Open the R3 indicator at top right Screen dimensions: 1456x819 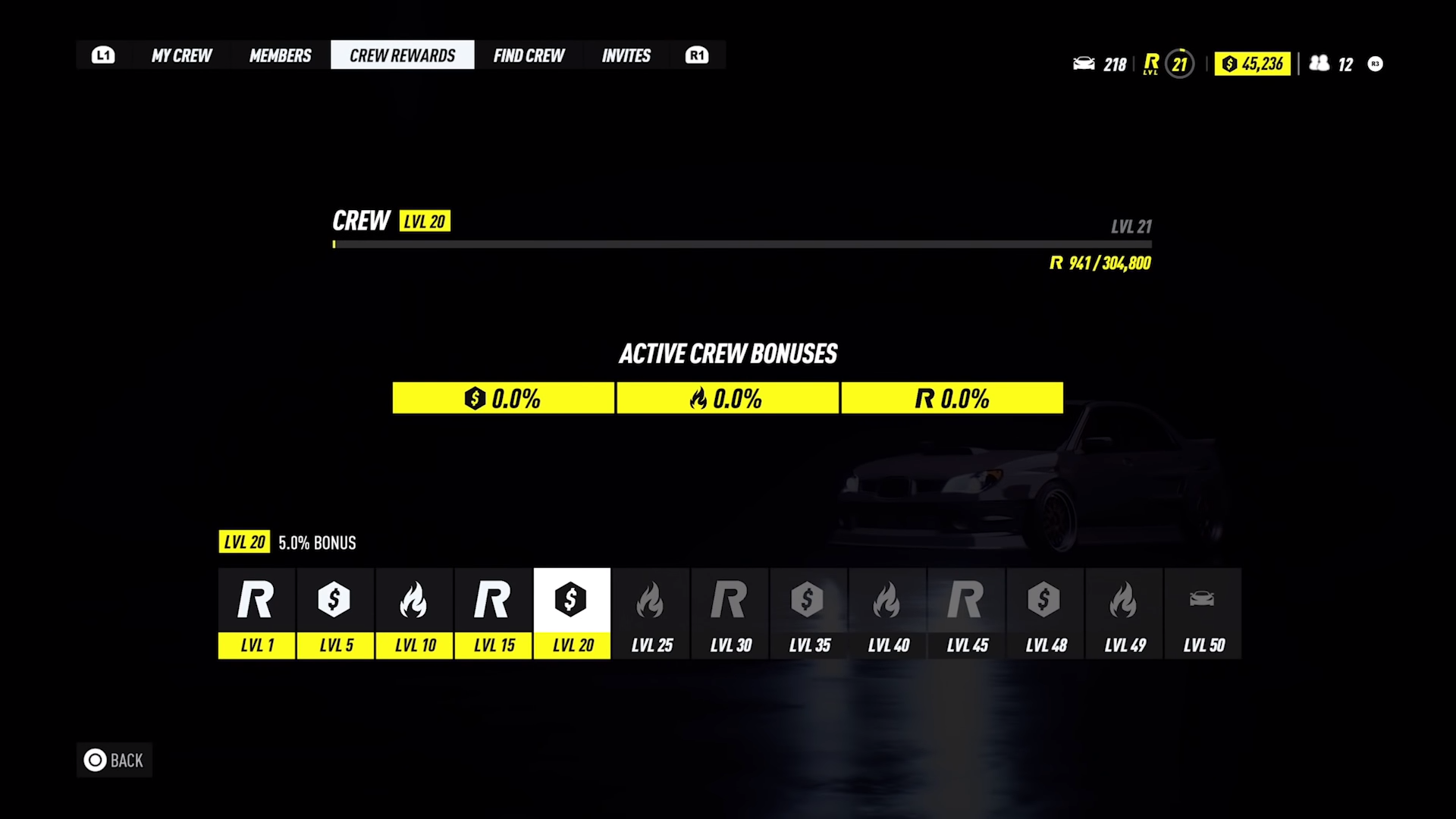pyautogui.click(x=1375, y=64)
